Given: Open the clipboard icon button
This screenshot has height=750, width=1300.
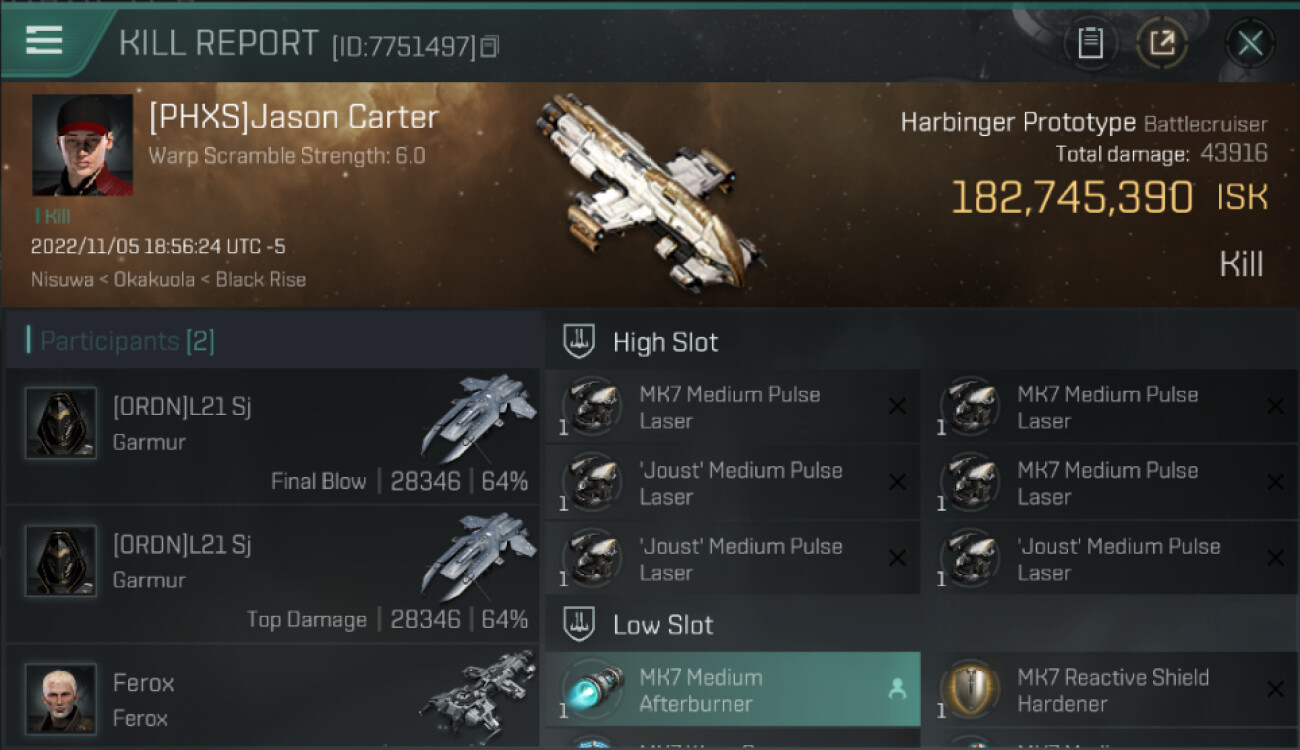Looking at the screenshot, I should coord(1090,43).
